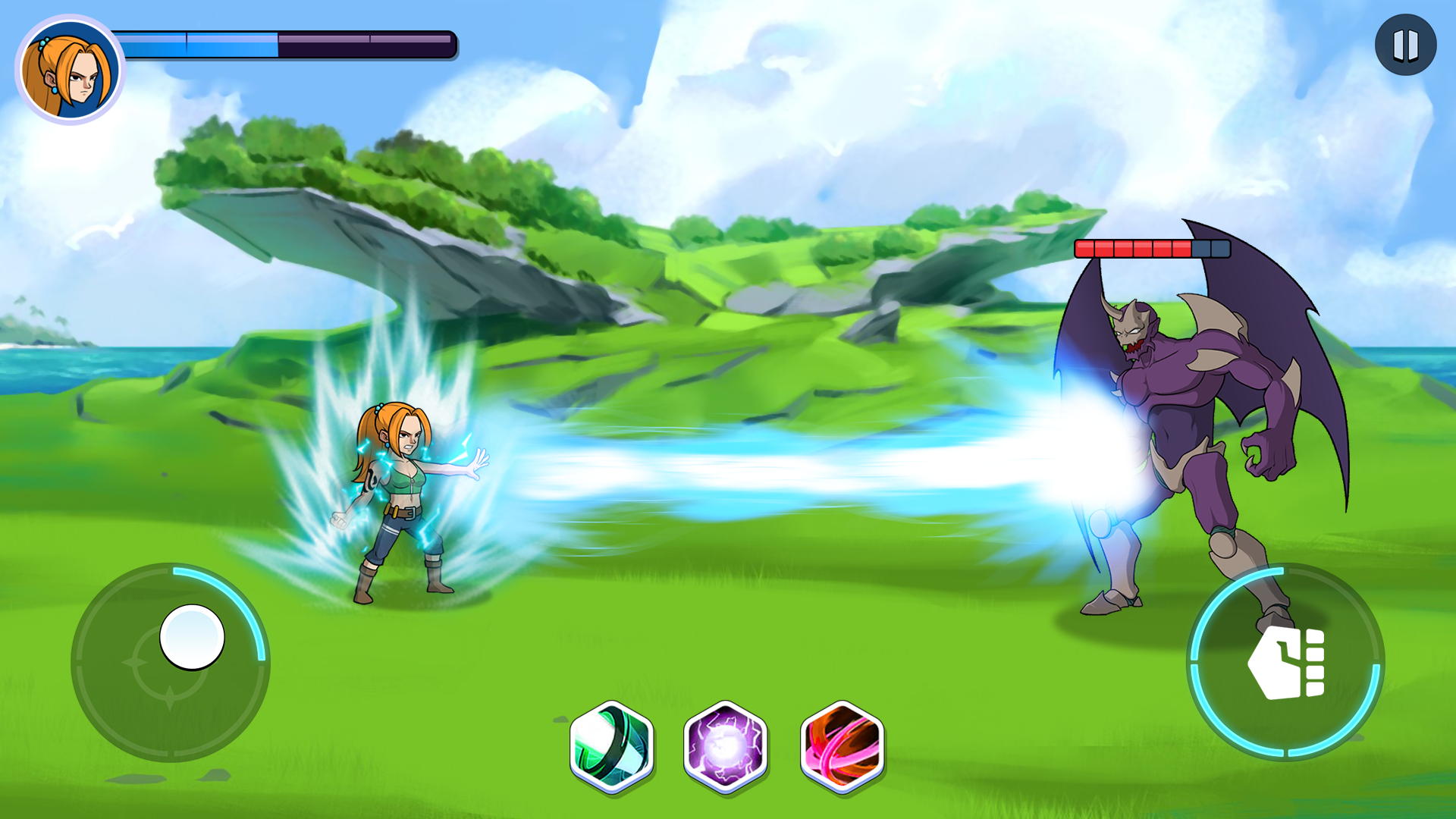Tap the fist attack button

1286,662
